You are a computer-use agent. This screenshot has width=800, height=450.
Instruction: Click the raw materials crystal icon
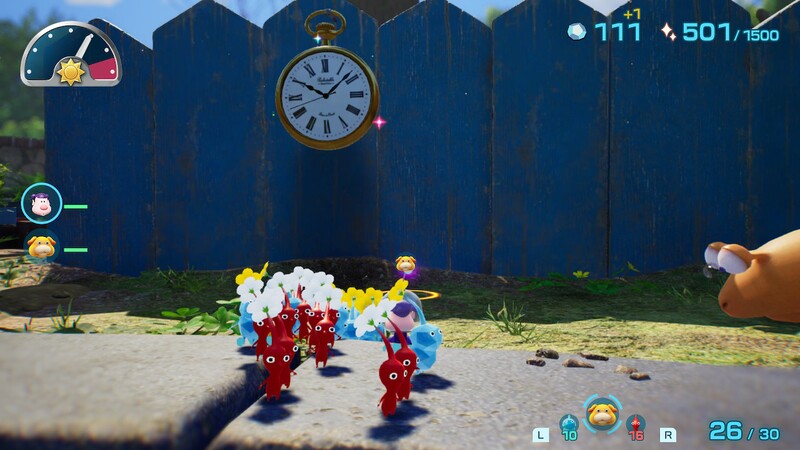click(x=578, y=31)
